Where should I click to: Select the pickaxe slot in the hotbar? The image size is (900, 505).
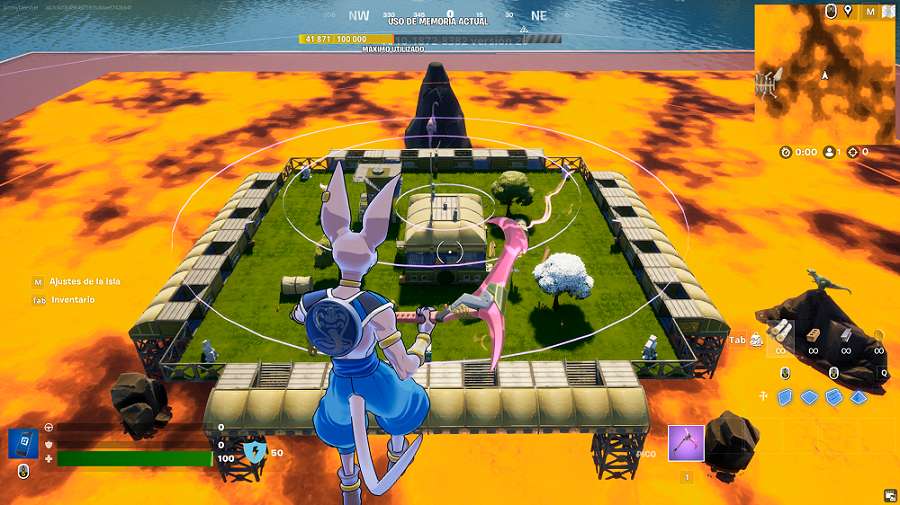pos(686,442)
